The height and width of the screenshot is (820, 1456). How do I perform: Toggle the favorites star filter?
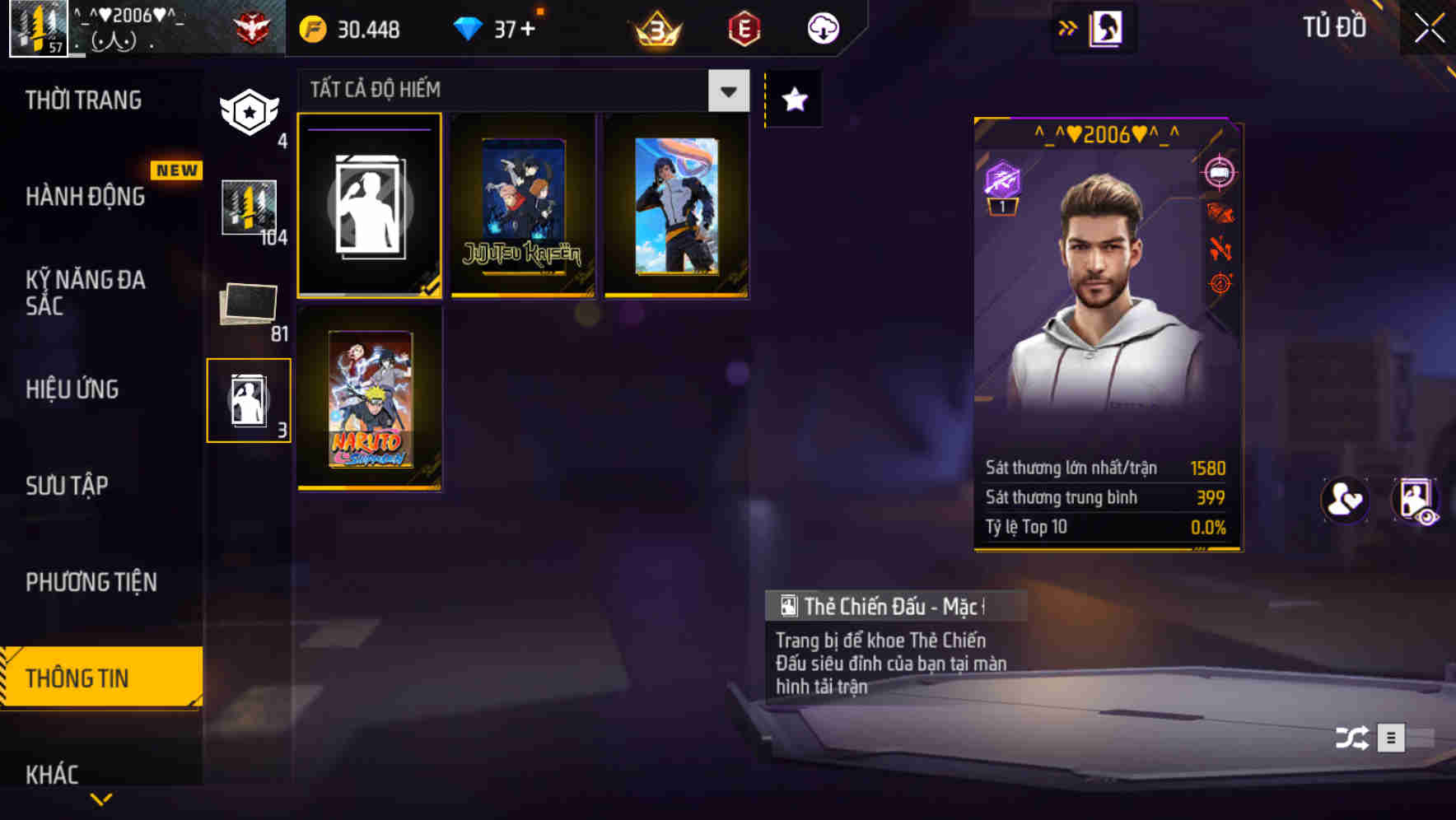(x=793, y=99)
